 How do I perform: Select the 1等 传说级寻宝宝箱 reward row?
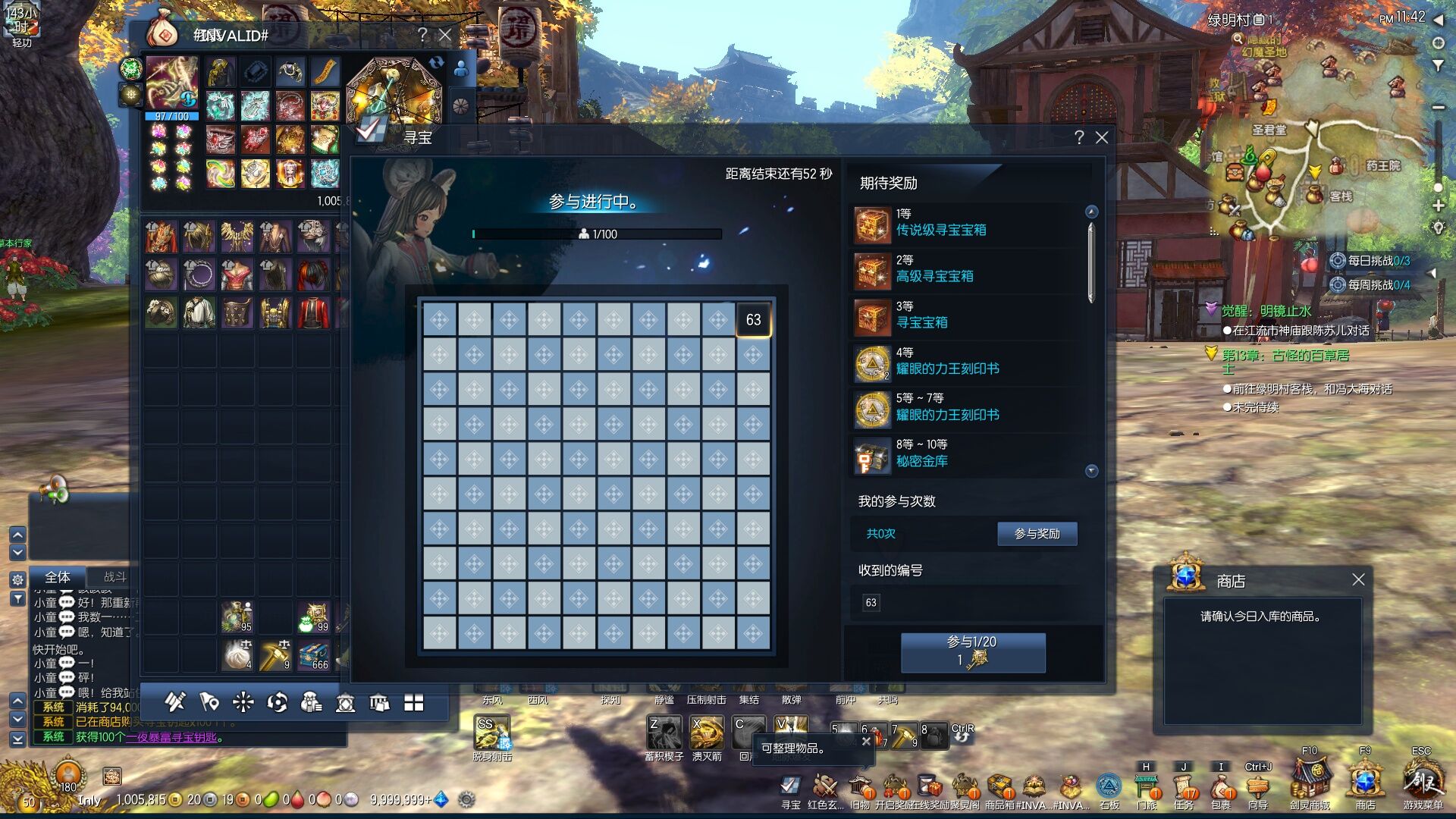(967, 223)
